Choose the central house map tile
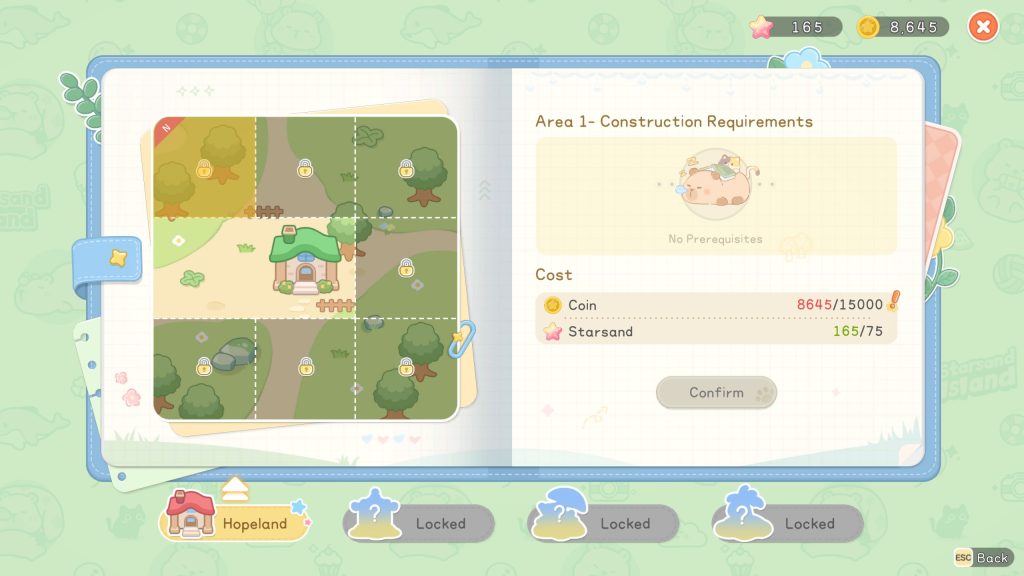This screenshot has height=576, width=1024. pyautogui.click(x=304, y=267)
